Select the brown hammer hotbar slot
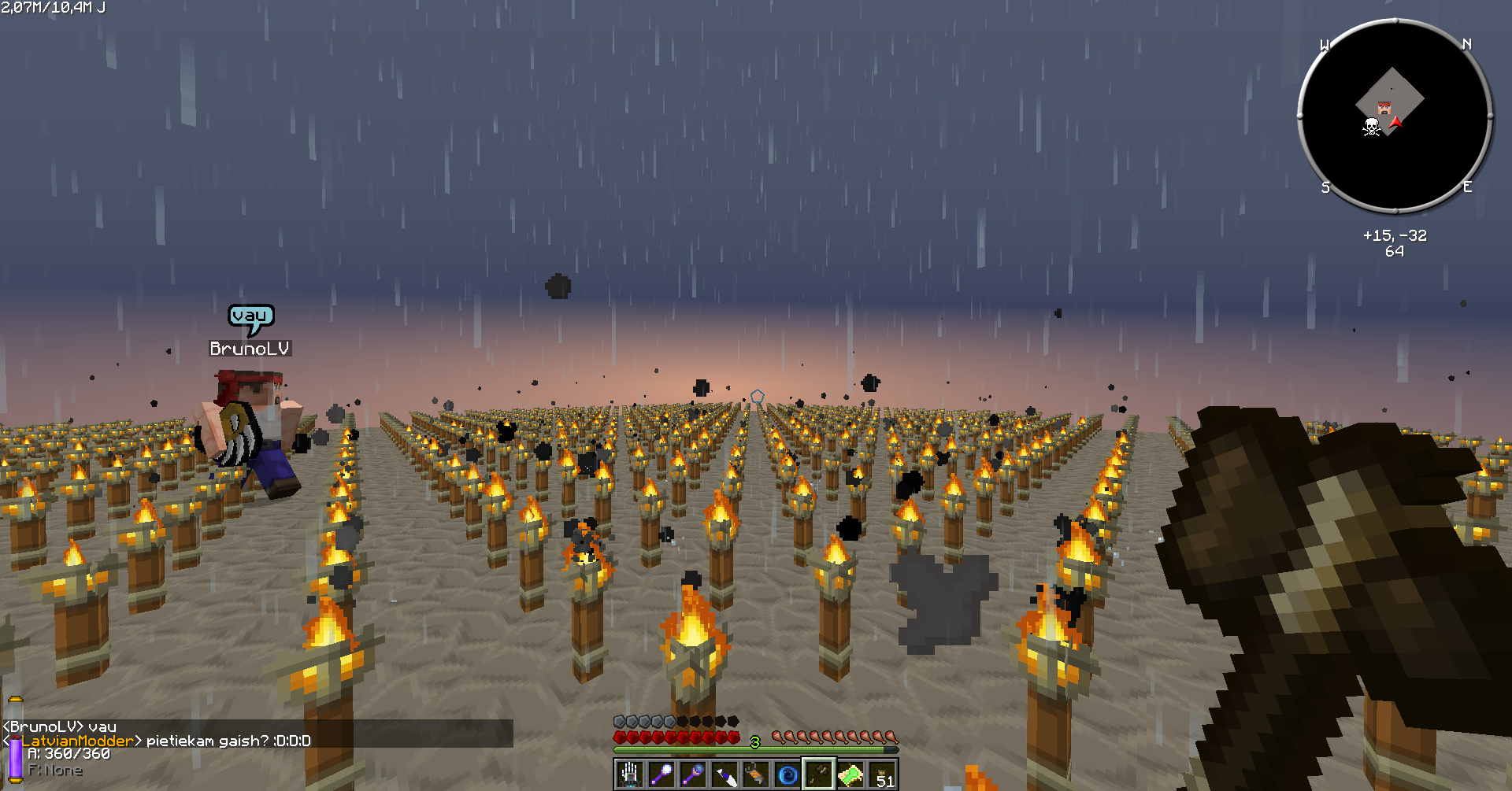This screenshot has height=791, width=1512. (x=819, y=775)
